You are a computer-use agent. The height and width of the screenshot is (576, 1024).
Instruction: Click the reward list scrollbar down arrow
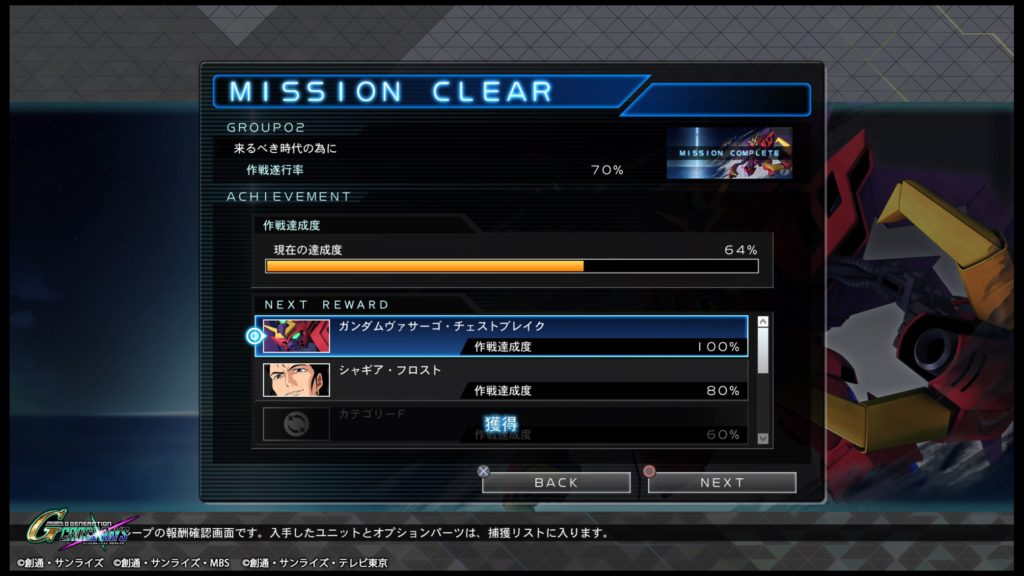[x=763, y=438]
